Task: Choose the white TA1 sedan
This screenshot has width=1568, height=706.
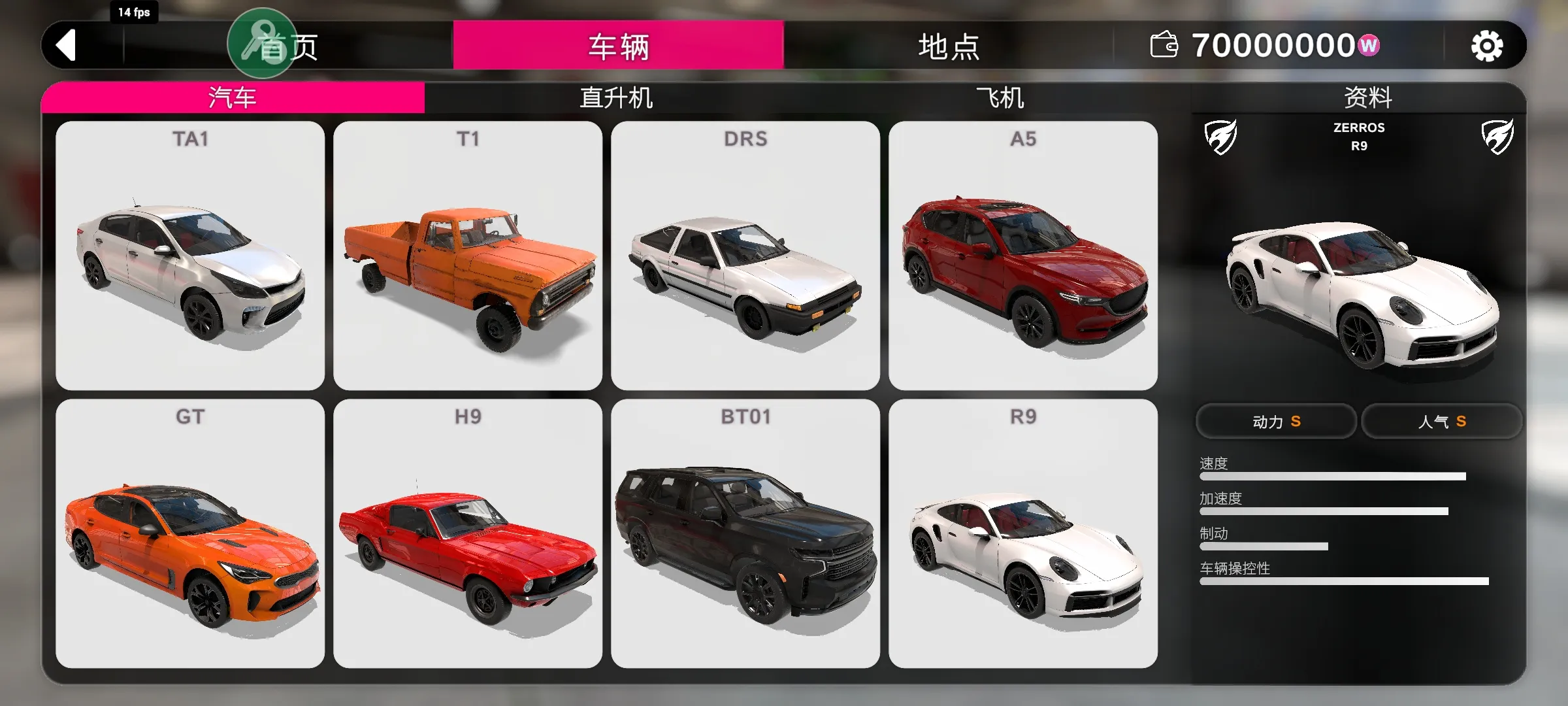Action: [x=190, y=256]
